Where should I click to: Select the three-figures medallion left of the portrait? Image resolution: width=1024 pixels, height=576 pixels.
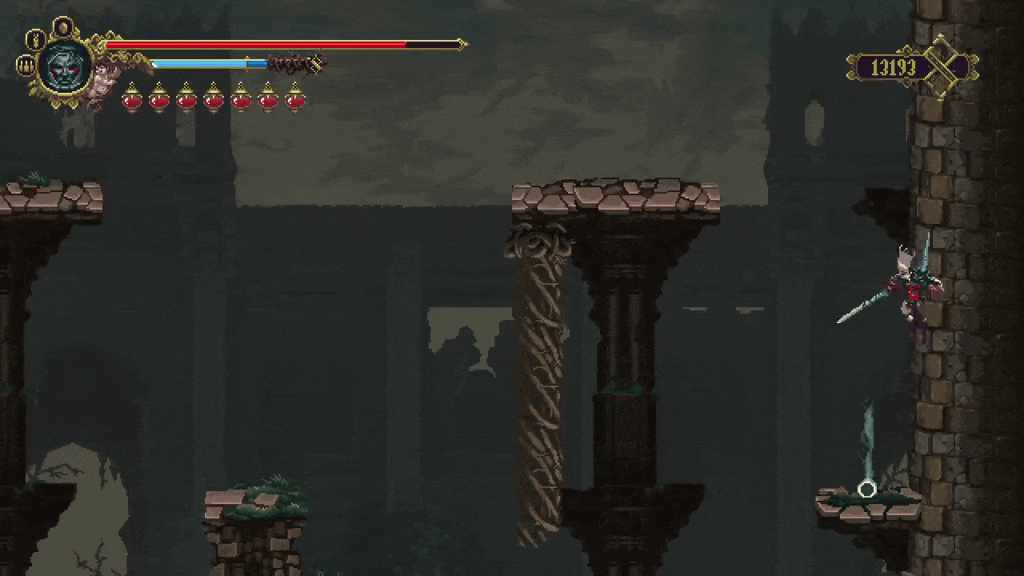point(25,67)
